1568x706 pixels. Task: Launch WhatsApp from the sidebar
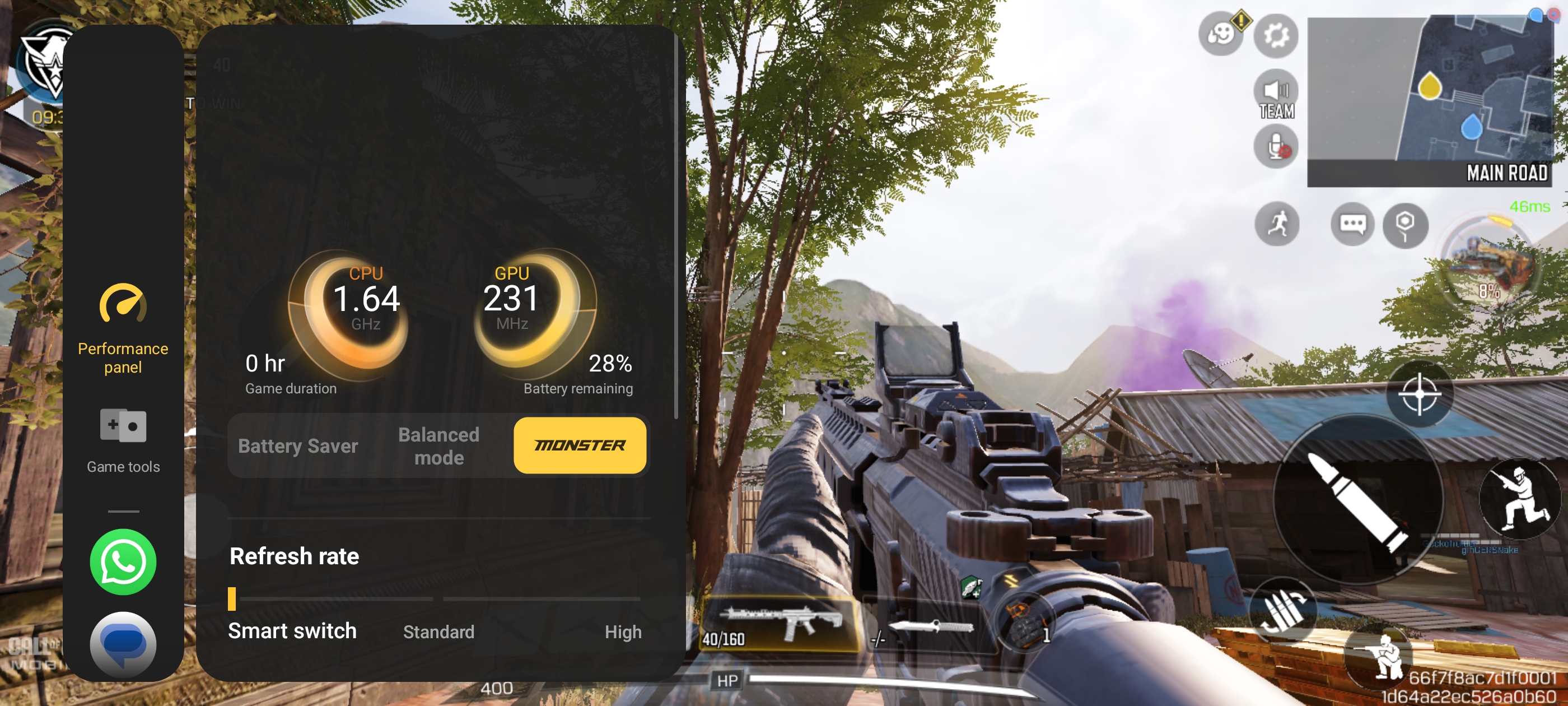123,561
